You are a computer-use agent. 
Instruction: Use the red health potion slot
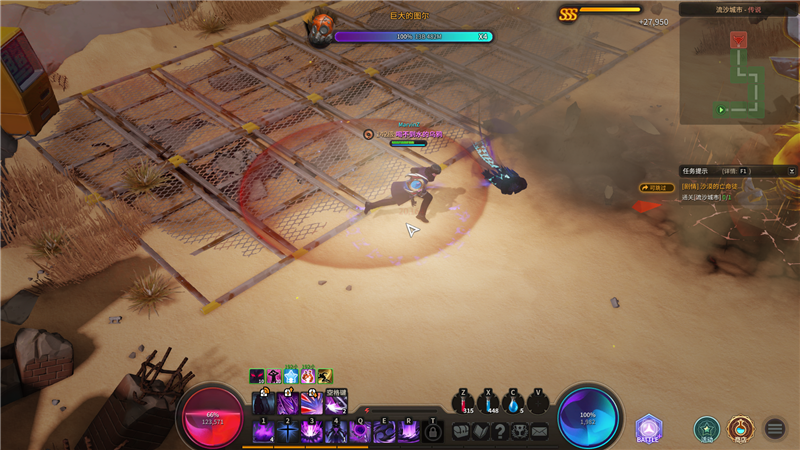tap(464, 403)
